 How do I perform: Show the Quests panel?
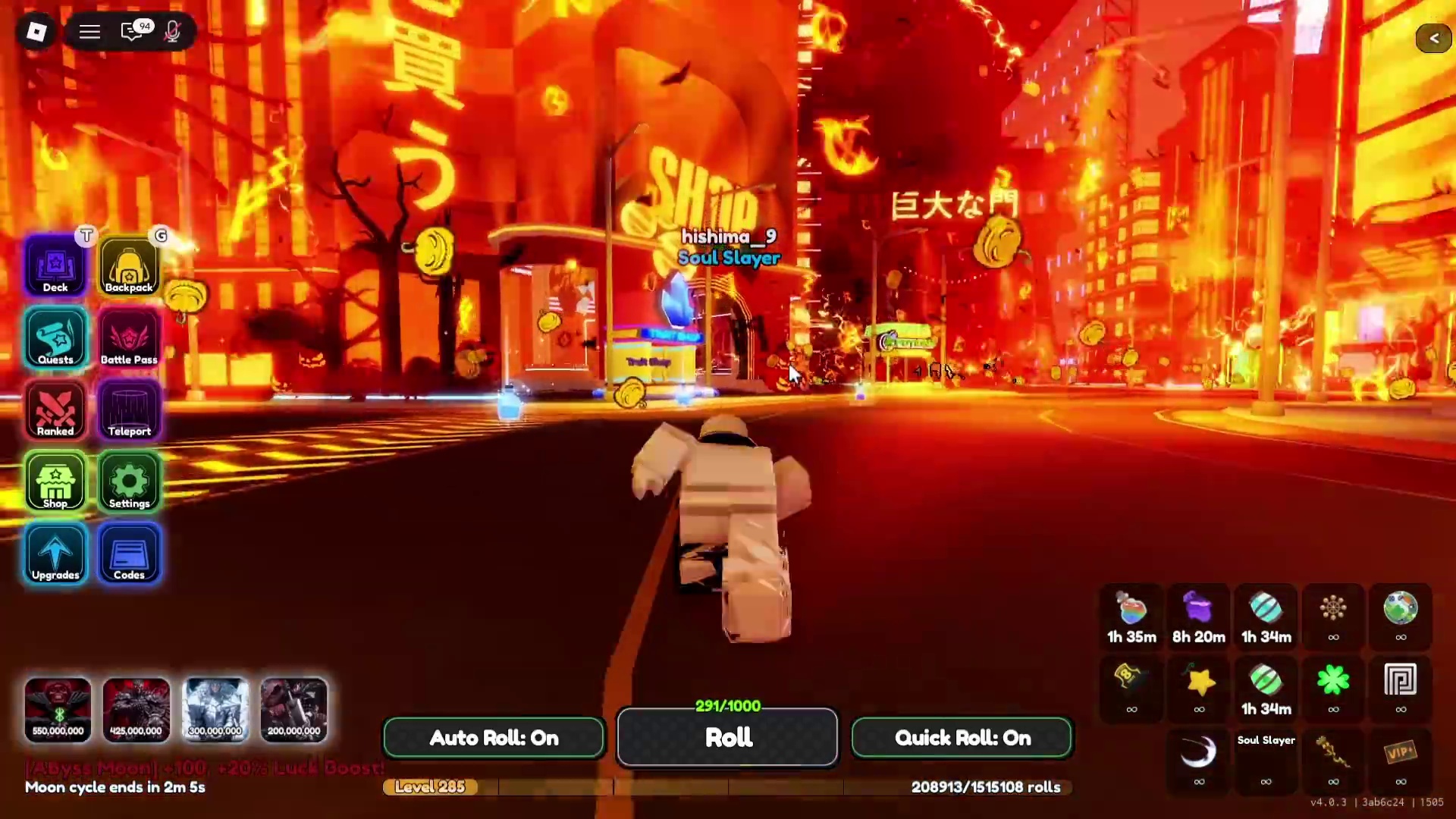pyautogui.click(x=55, y=338)
